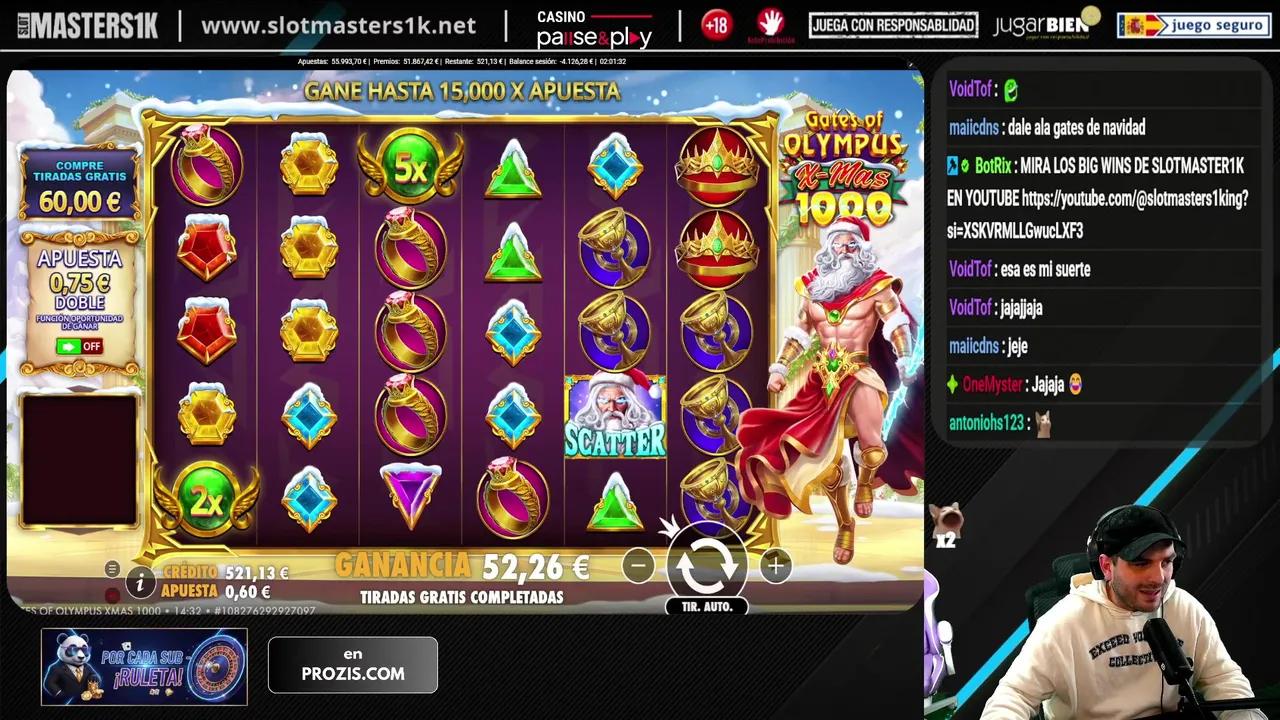This screenshot has height=720, width=1280.
Task: Click the +18 age restriction icon
Action: point(716,23)
